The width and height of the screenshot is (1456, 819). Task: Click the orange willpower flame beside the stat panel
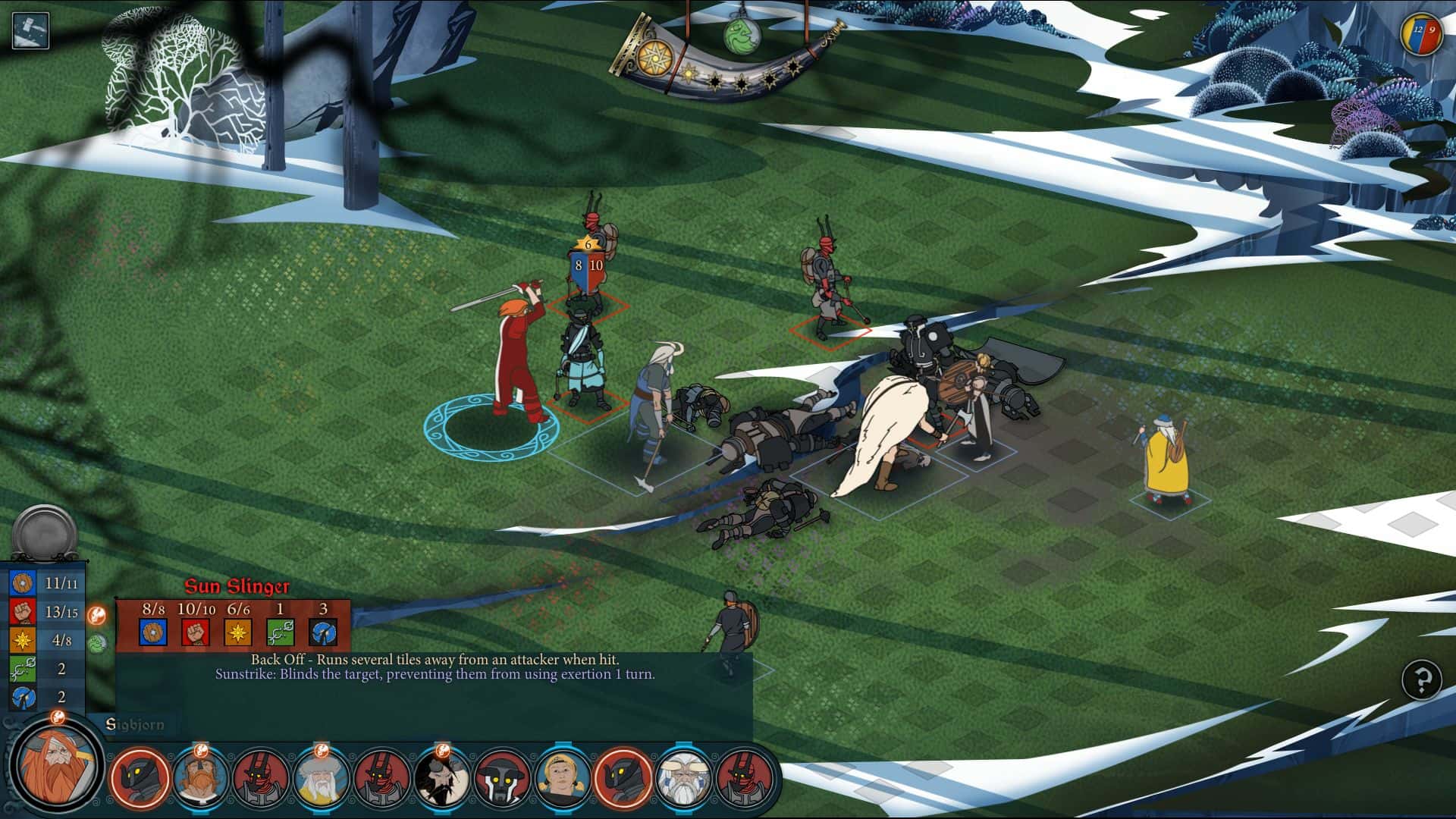pos(97,615)
